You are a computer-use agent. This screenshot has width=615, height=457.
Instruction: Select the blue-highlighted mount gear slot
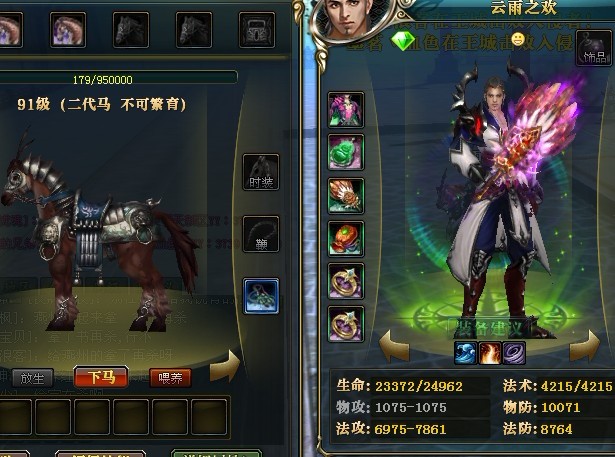click(x=261, y=295)
